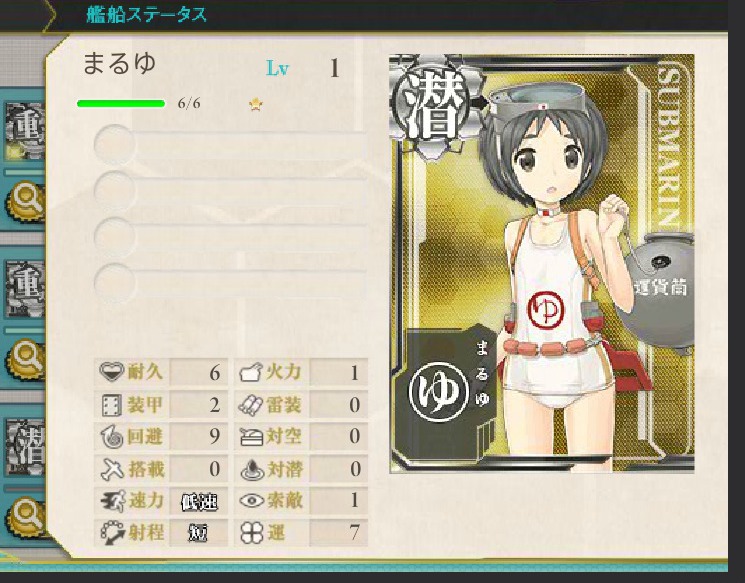Select the まるゆ submarine ship card
This screenshot has height=583, width=745.
541,264
